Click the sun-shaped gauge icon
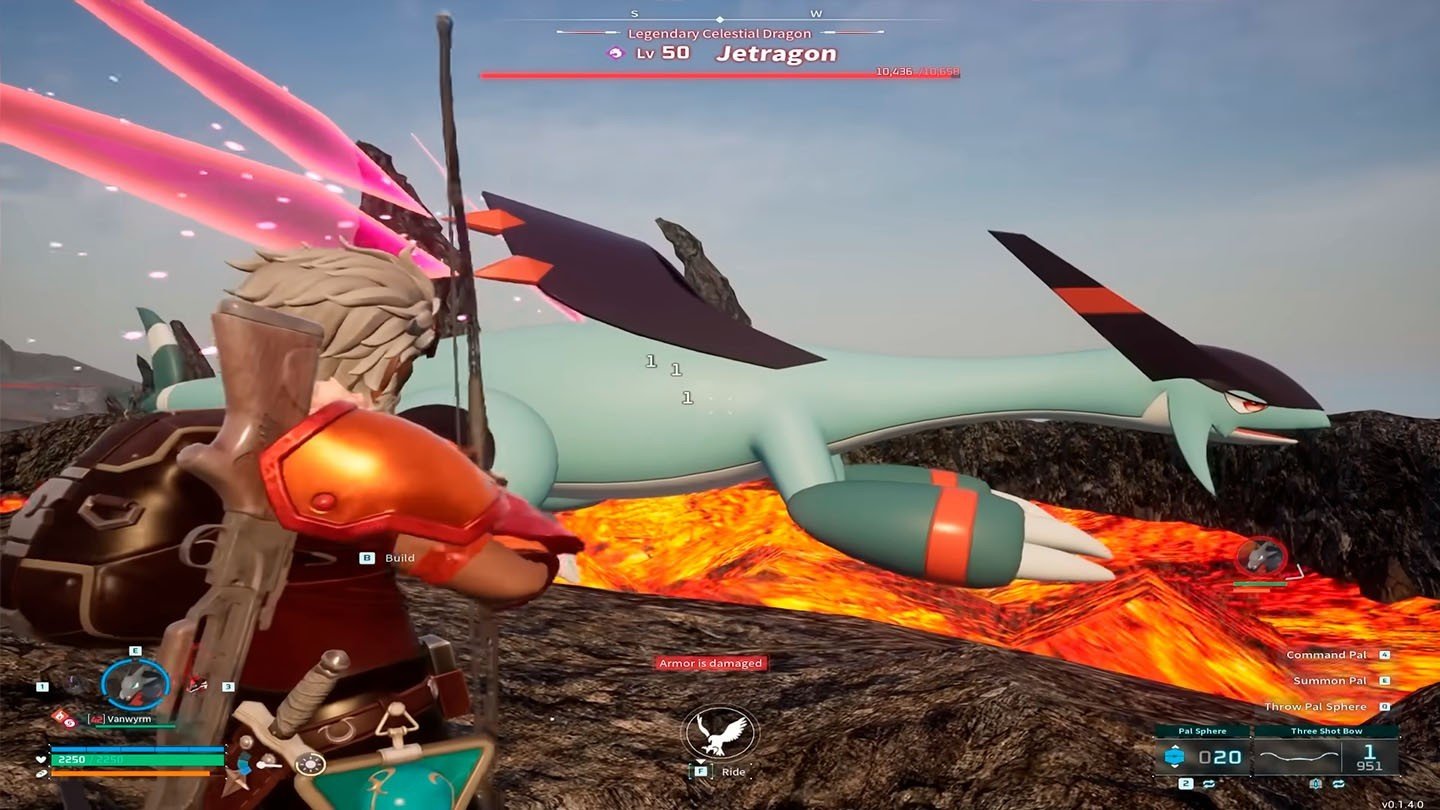The image size is (1440, 810). tap(311, 764)
